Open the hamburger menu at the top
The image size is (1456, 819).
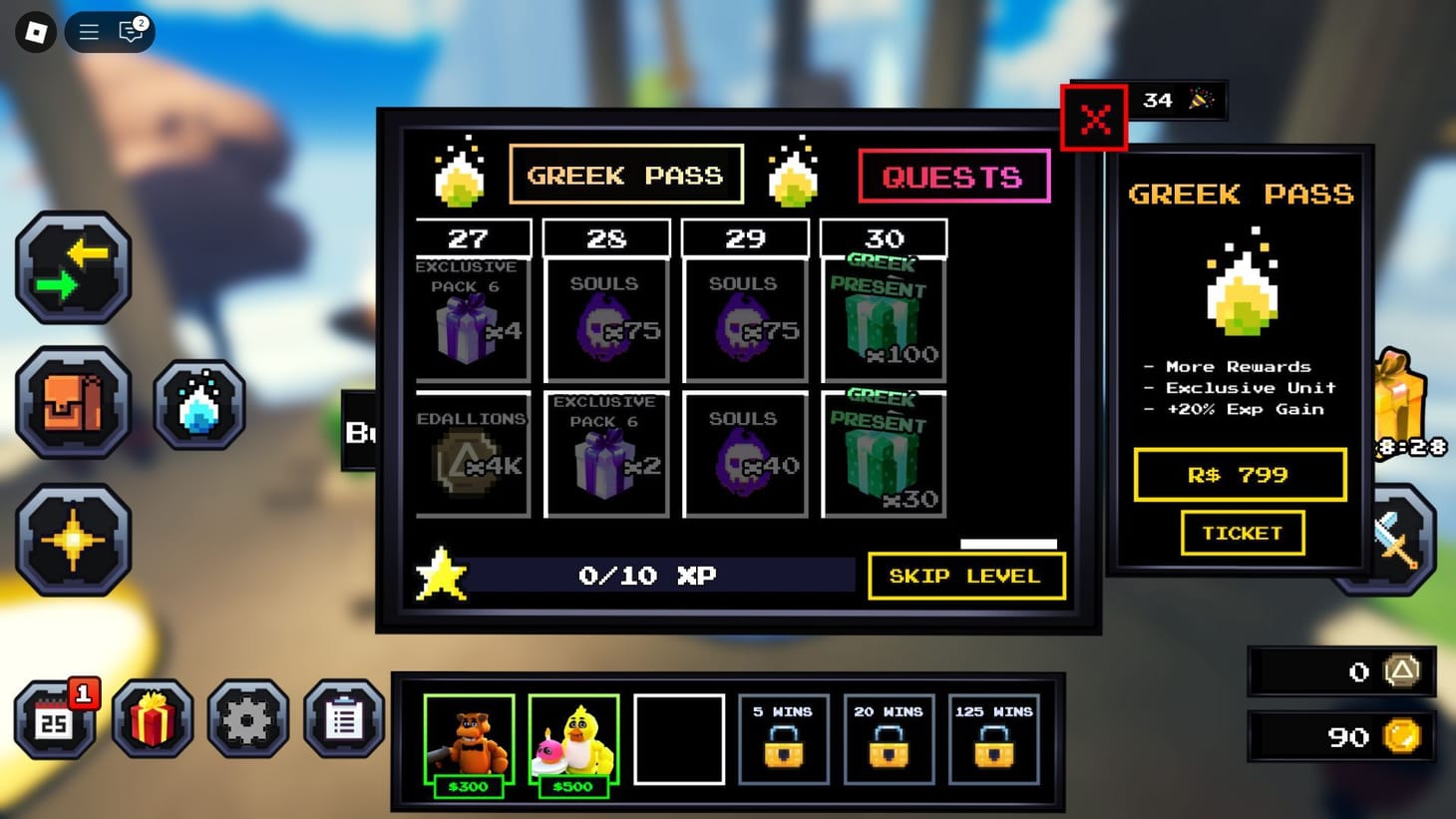tap(88, 31)
